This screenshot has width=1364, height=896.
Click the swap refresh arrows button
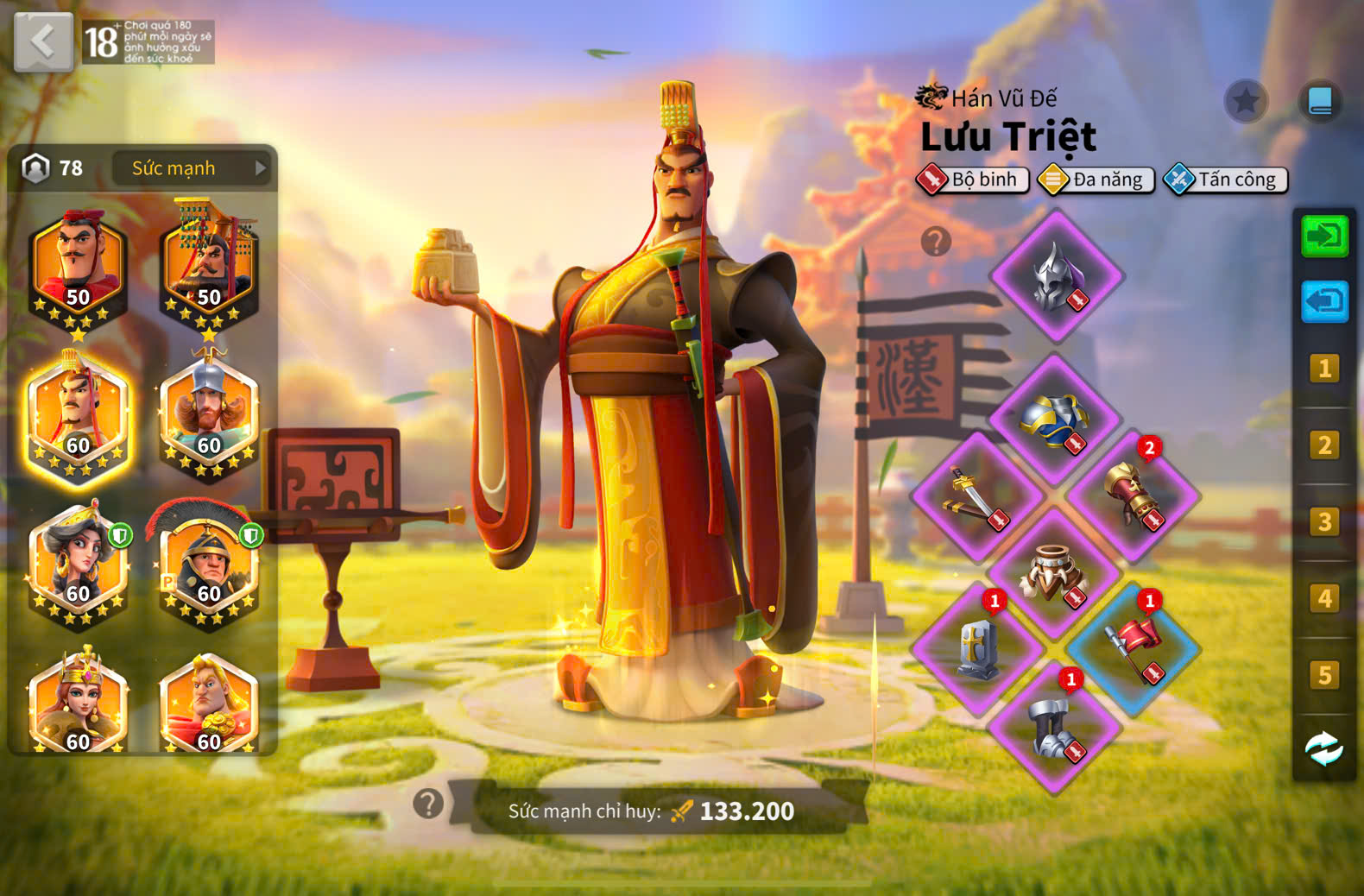(x=1324, y=749)
